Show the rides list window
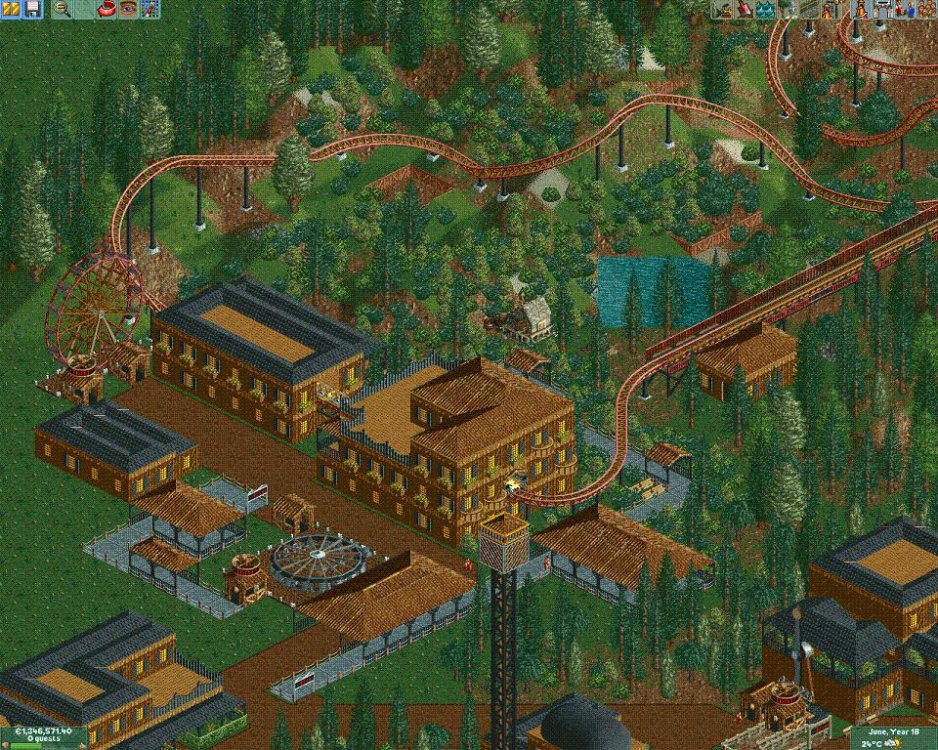This screenshot has height=750, width=938. tap(859, 9)
